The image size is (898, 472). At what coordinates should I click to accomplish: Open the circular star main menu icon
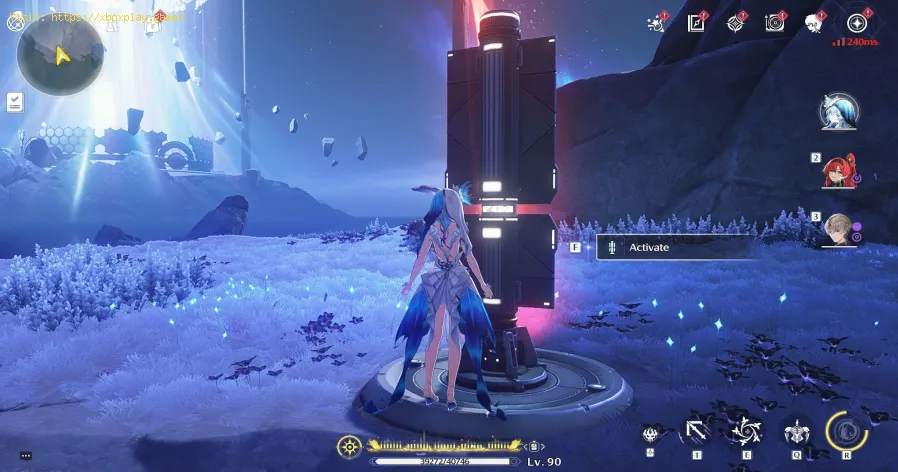coord(856,22)
